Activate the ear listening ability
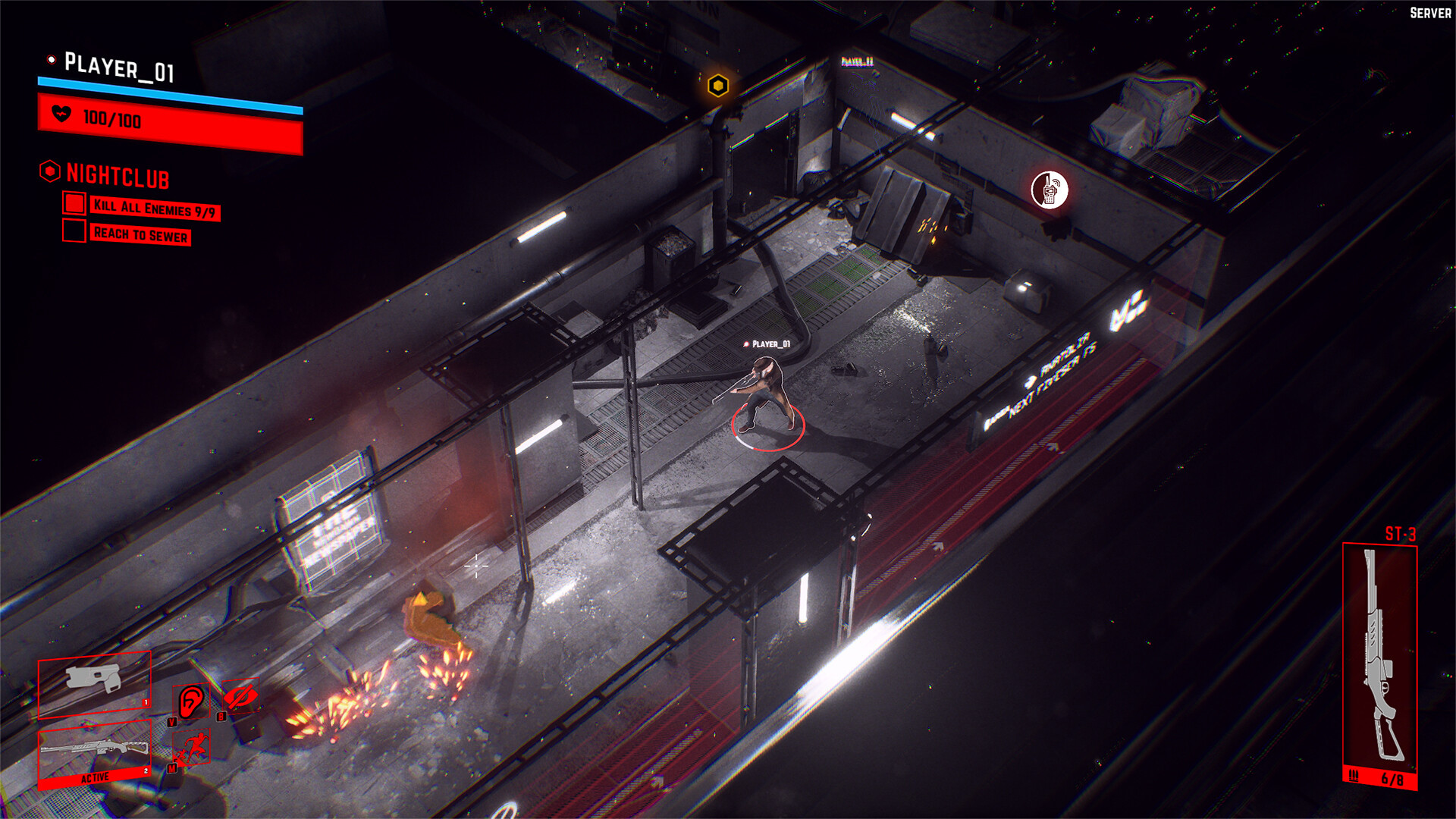 (x=191, y=701)
